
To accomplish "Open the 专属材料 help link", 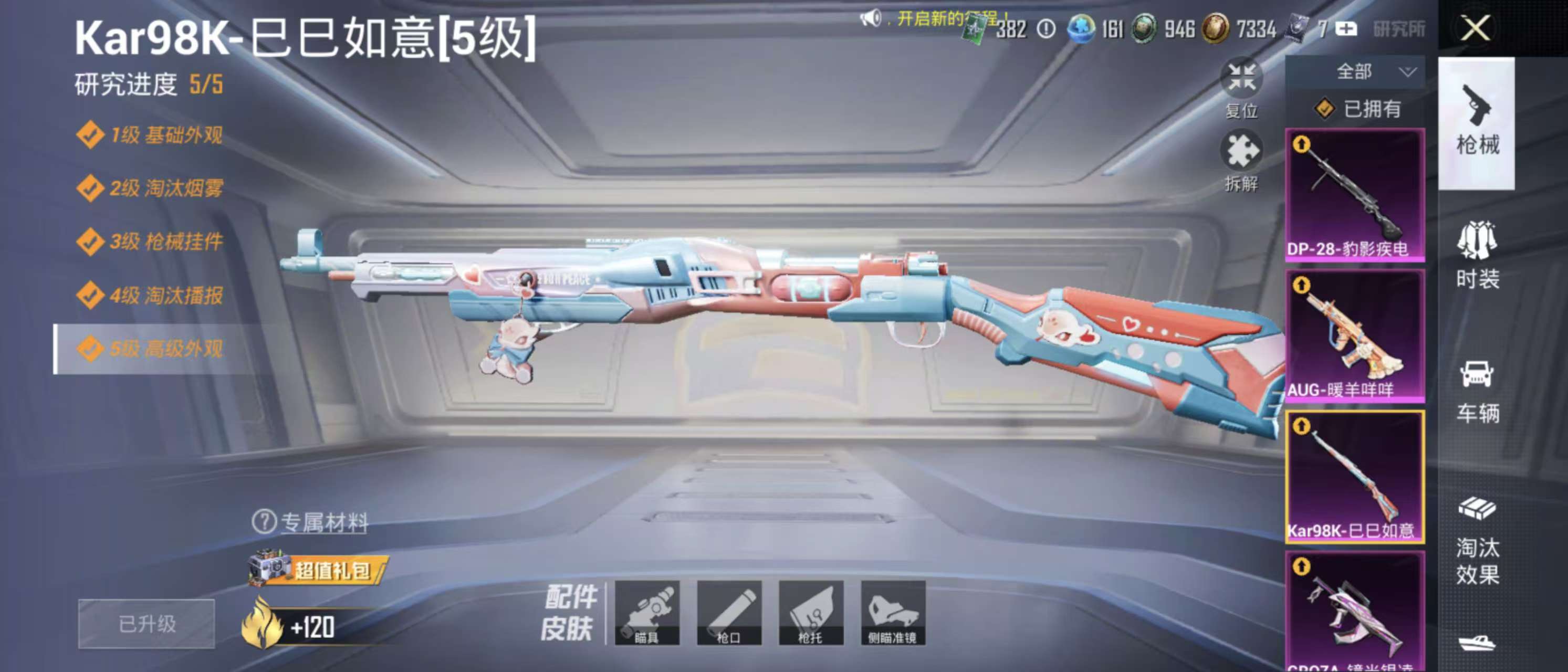I will 310,522.
